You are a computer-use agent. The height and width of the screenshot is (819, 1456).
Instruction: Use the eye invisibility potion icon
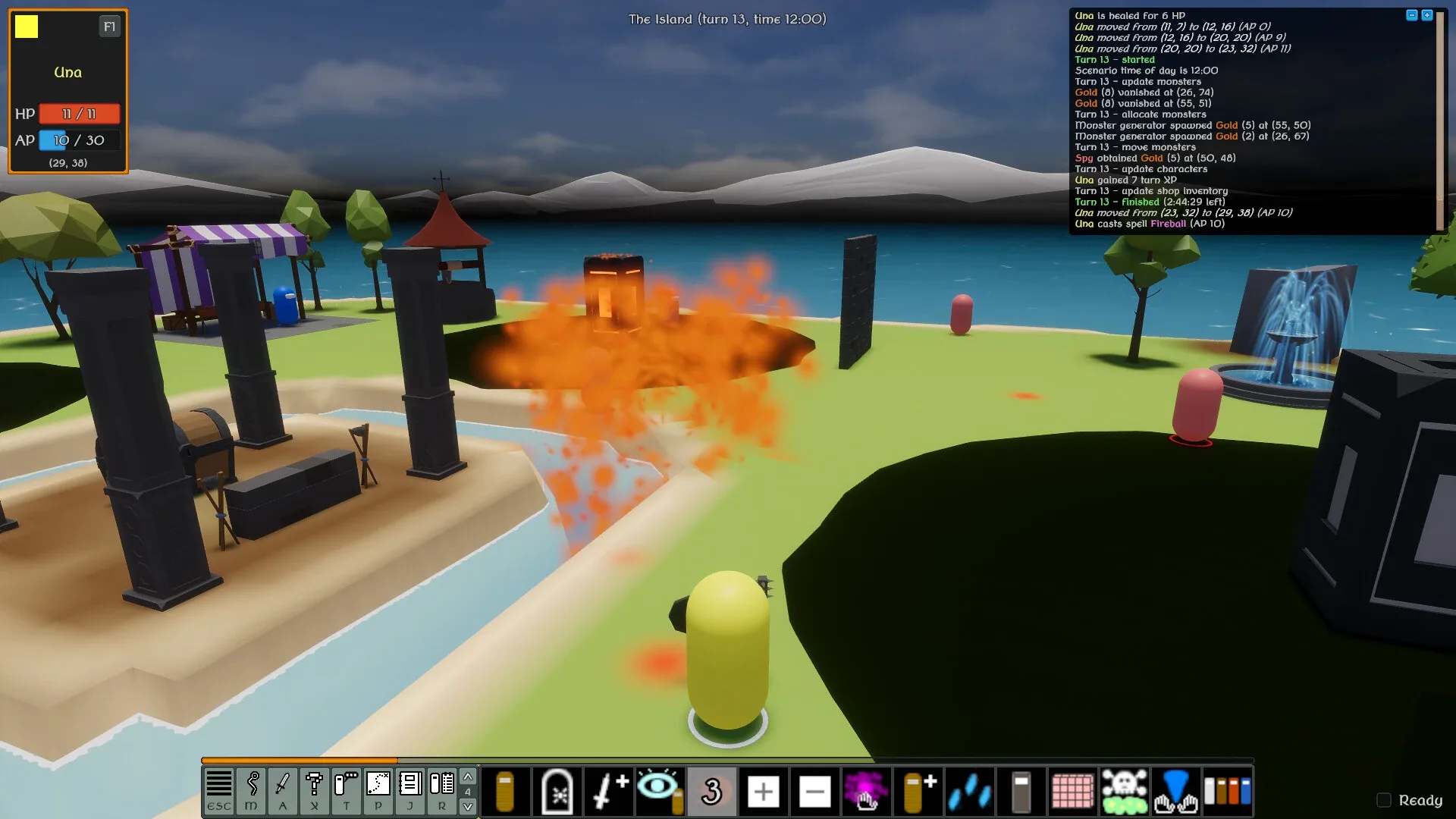click(x=660, y=791)
